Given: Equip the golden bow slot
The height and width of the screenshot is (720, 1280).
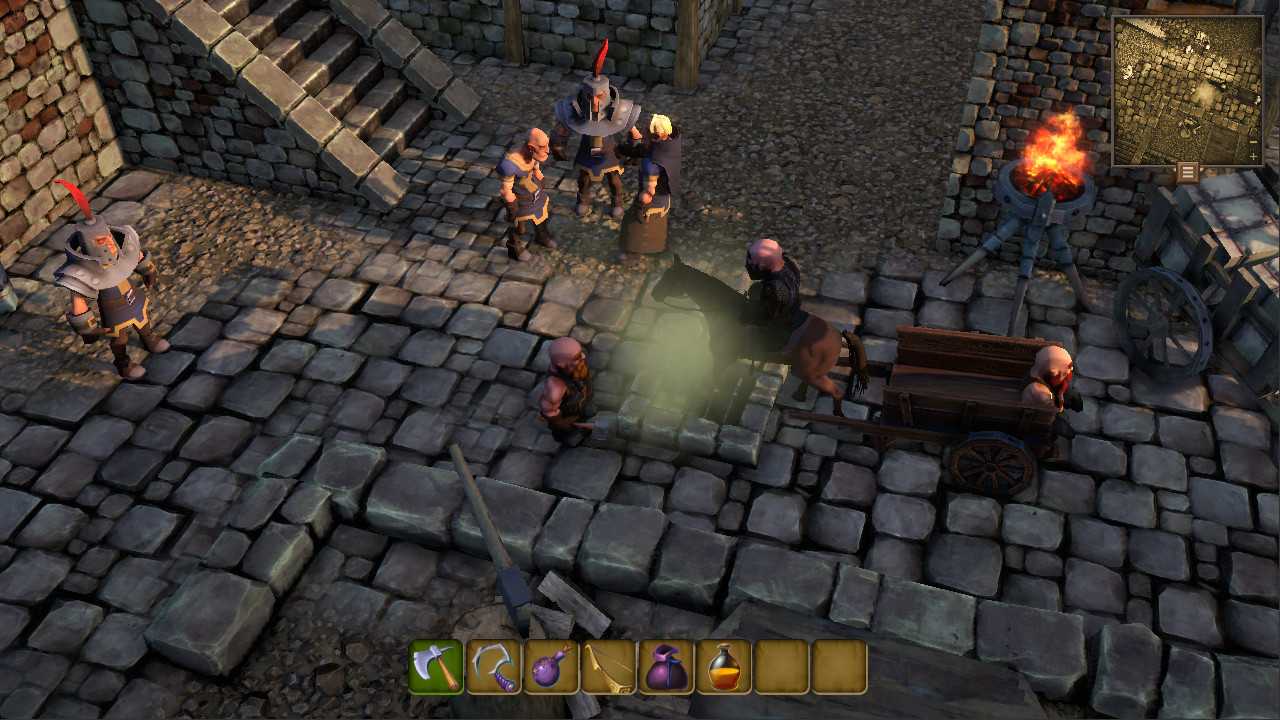Looking at the screenshot, I should (609, 666).
